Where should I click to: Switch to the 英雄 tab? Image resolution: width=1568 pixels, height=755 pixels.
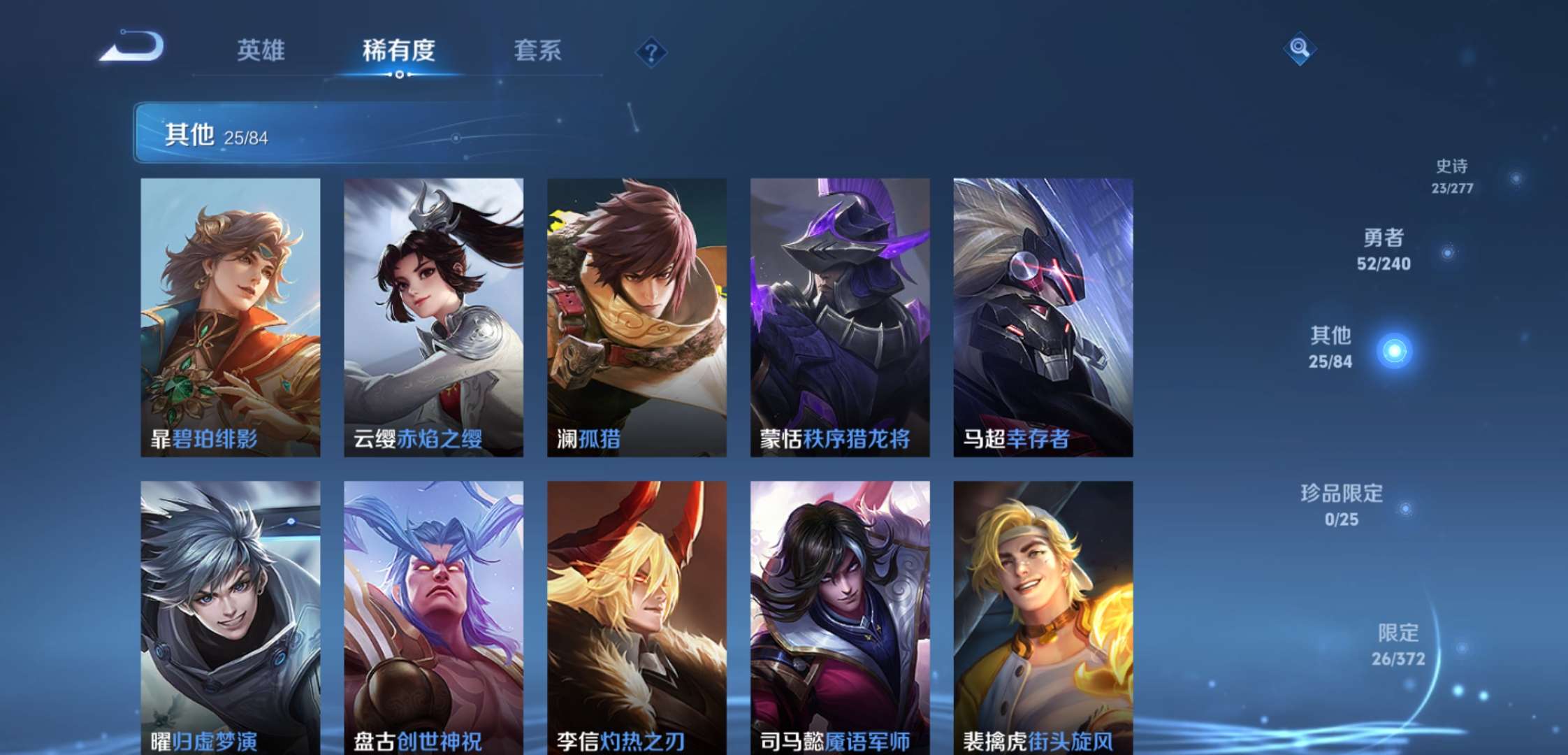pos(260,50)
